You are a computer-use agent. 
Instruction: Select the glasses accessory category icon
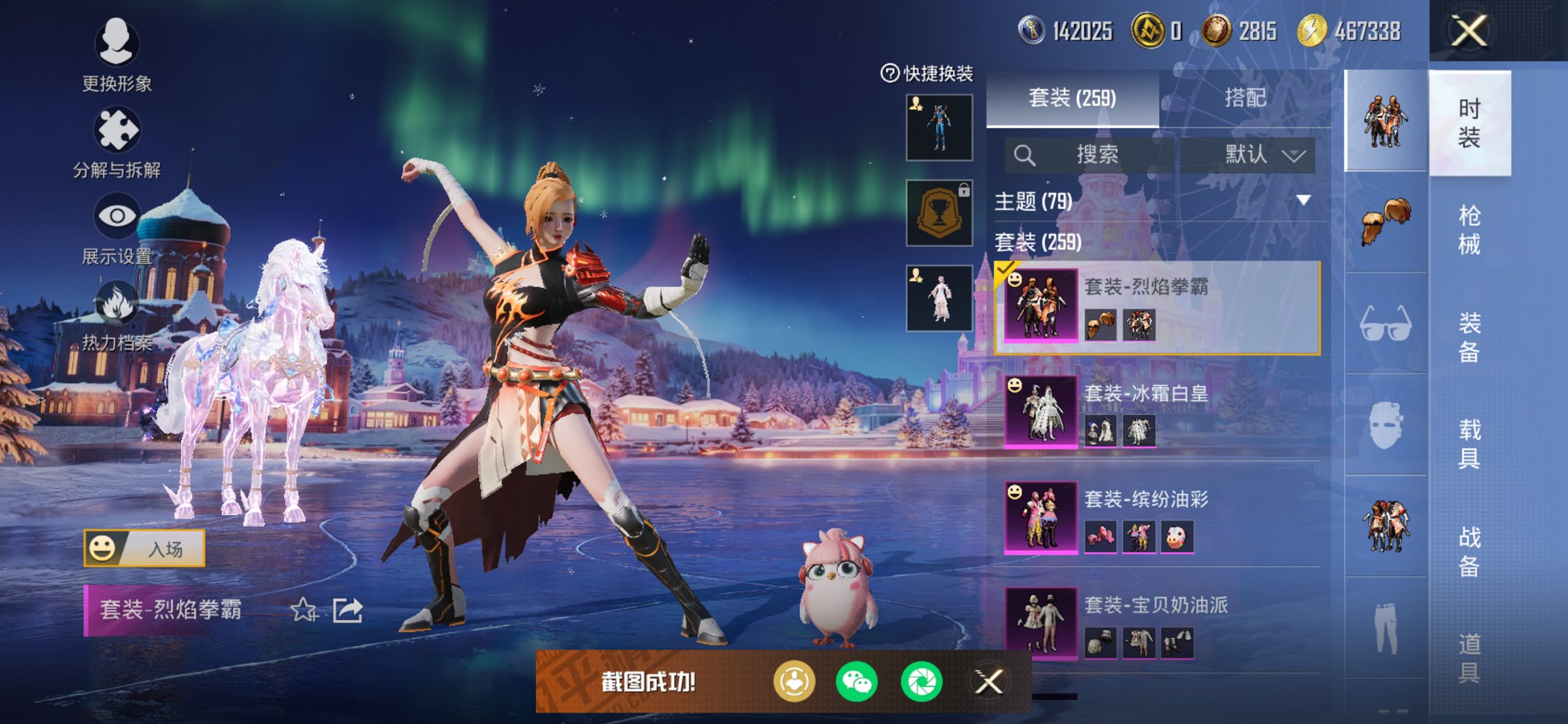(x=1385, y=324)
